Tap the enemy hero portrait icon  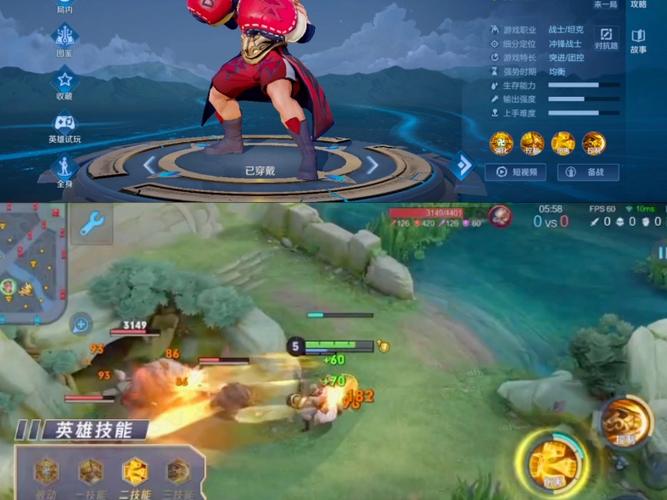click(499, 215)
